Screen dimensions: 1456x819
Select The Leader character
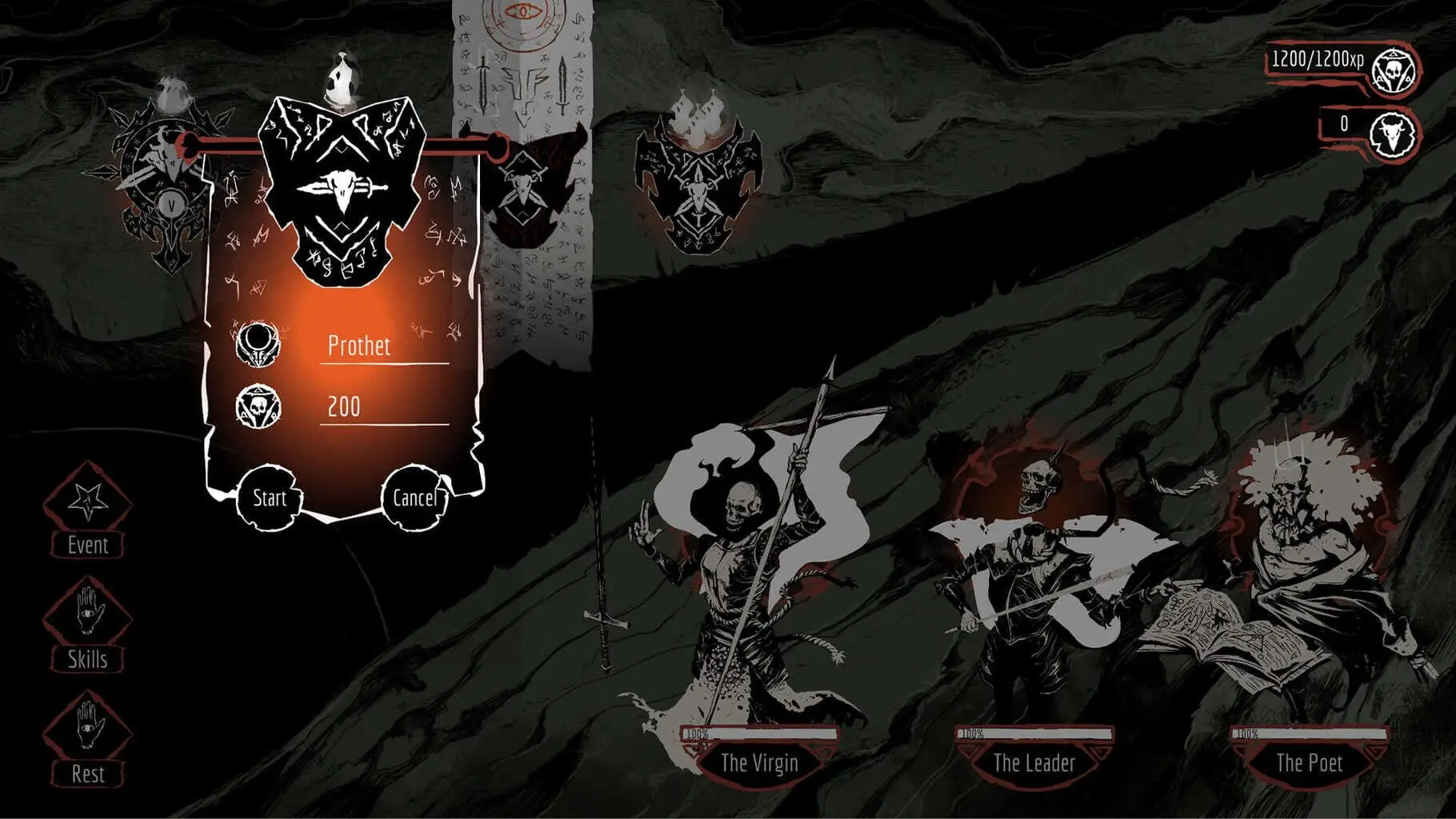(x=1034, y=762)
